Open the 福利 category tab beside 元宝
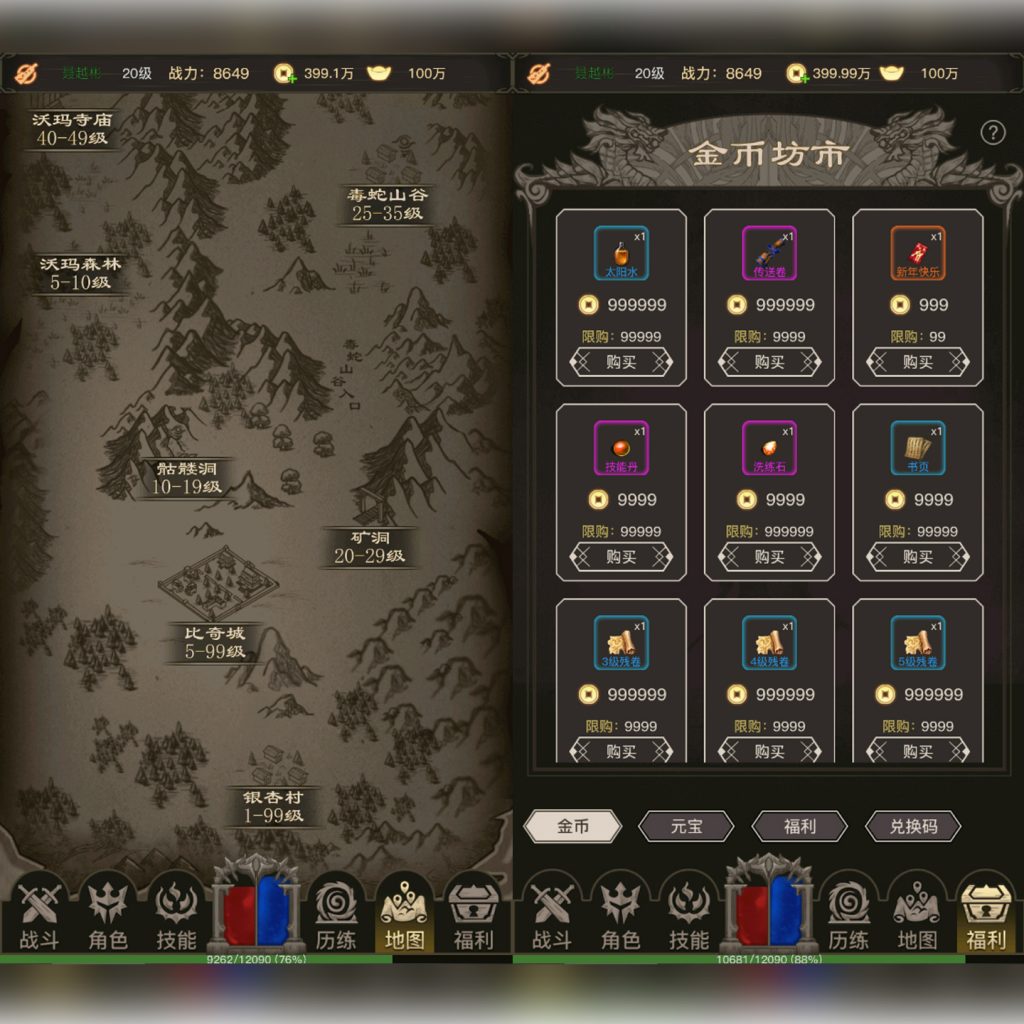 799,826
